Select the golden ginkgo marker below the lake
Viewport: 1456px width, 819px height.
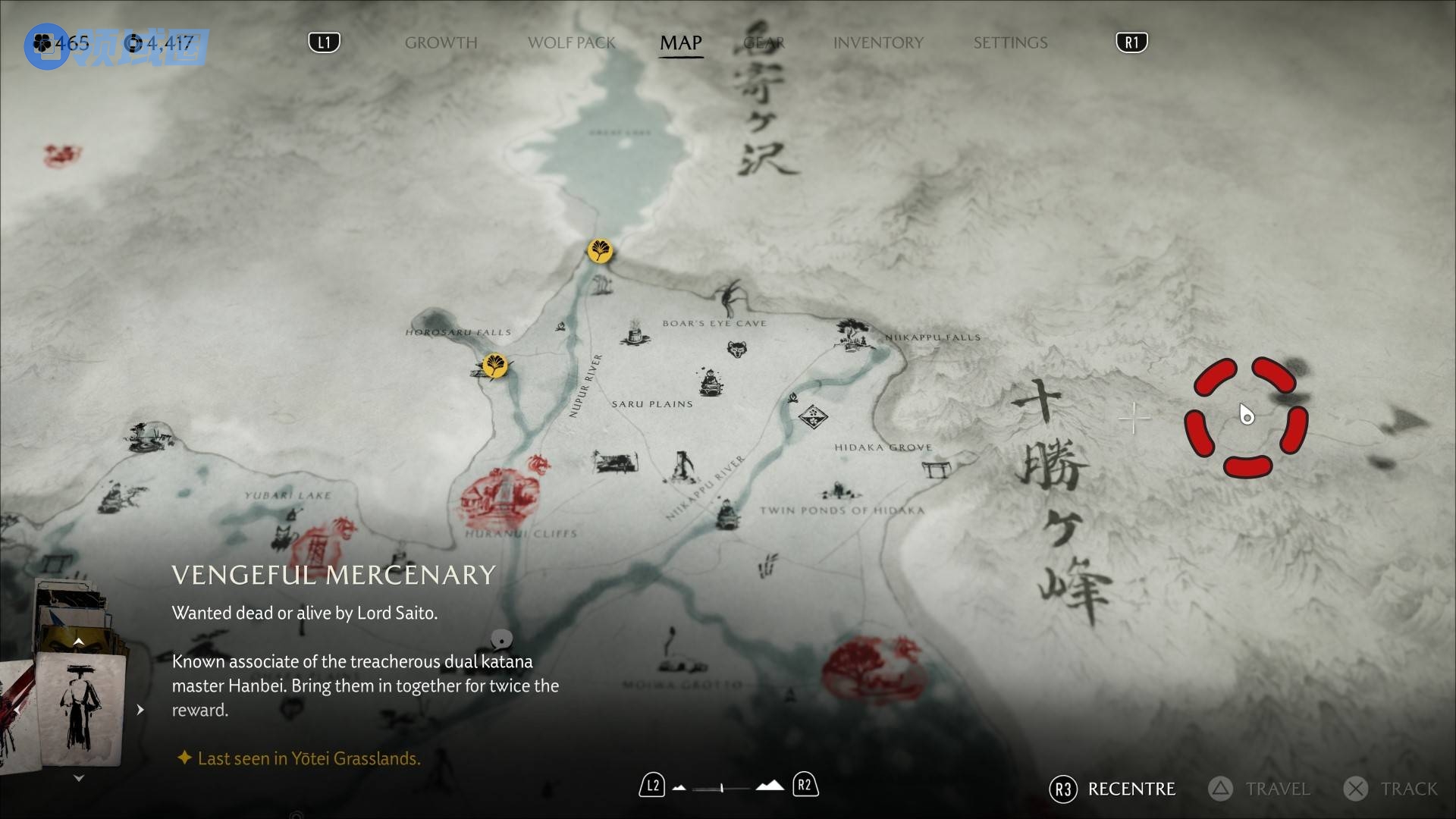600,250
